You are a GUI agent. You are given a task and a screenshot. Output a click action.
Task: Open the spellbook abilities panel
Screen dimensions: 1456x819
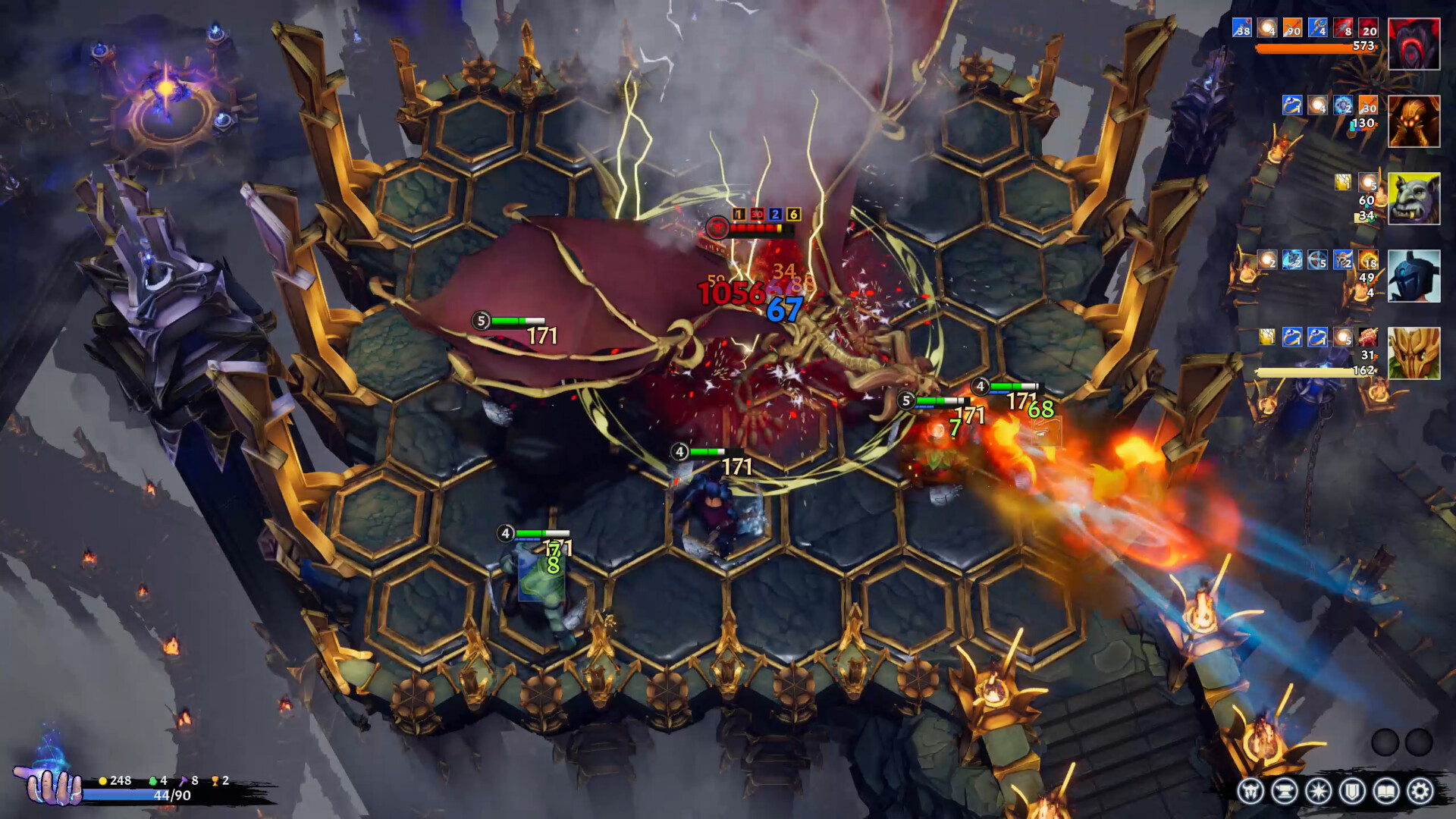click(x=1386, y=791)
